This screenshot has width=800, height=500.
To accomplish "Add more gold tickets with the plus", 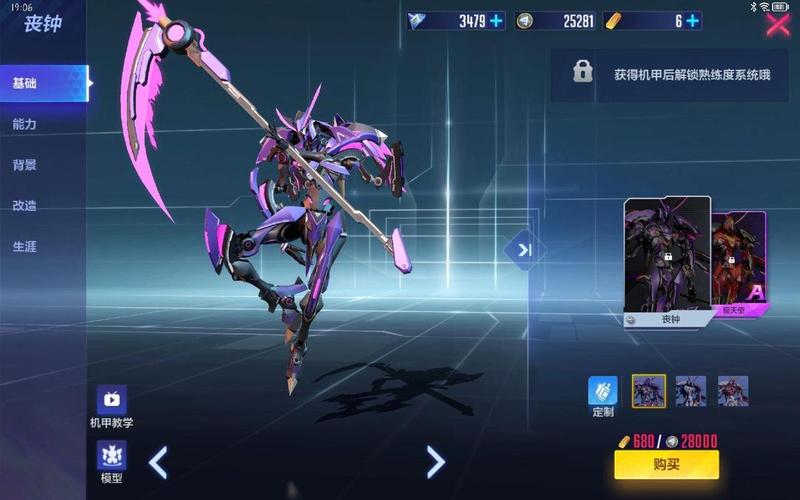I will pyautogui.click(x=692, y=21).
